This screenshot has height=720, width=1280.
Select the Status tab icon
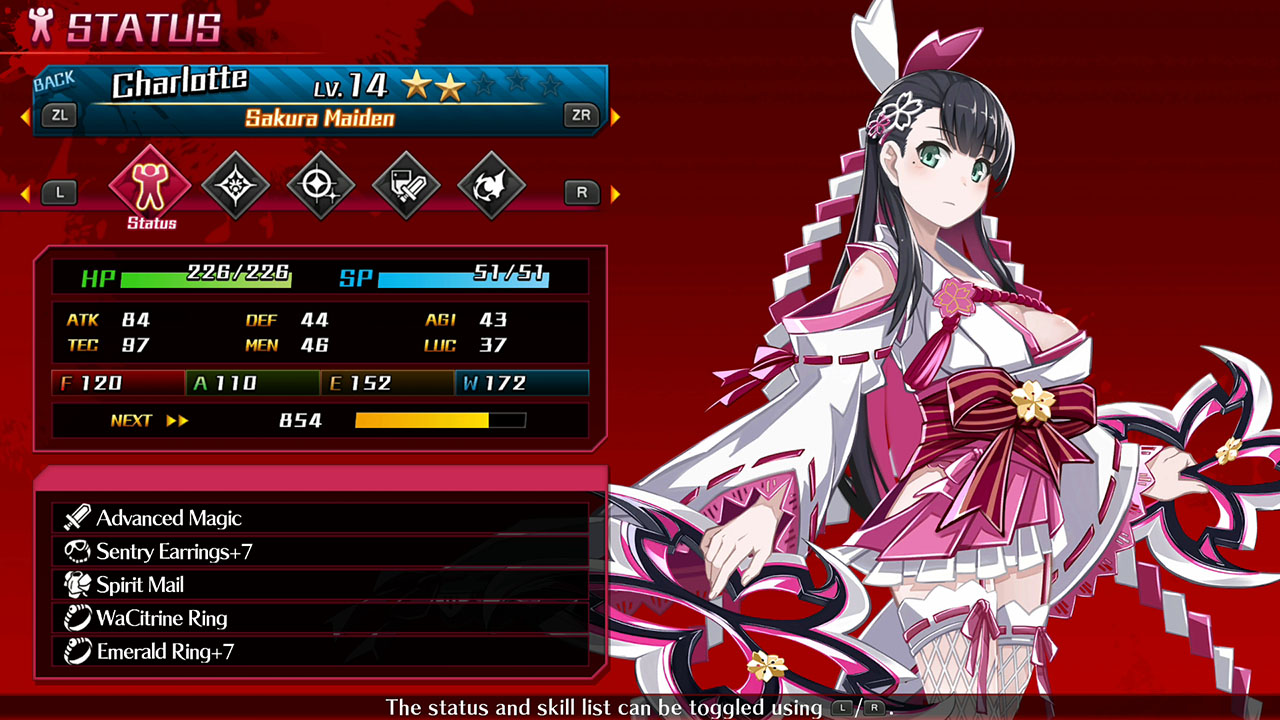click(150, 182)
